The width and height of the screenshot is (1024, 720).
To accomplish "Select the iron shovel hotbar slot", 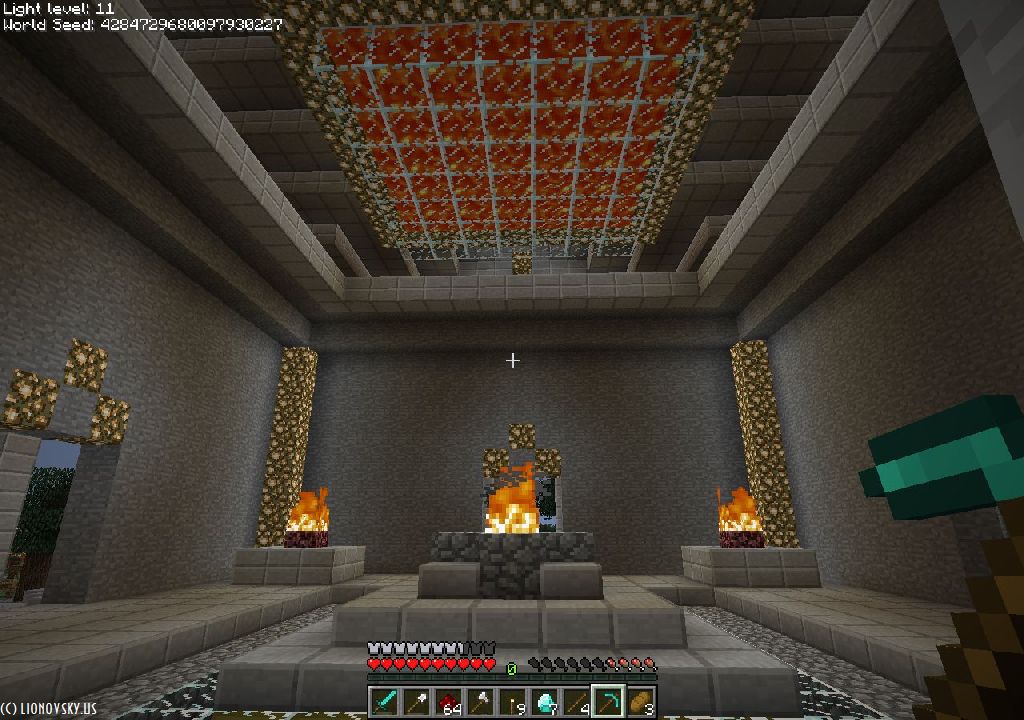I will 416,702.
